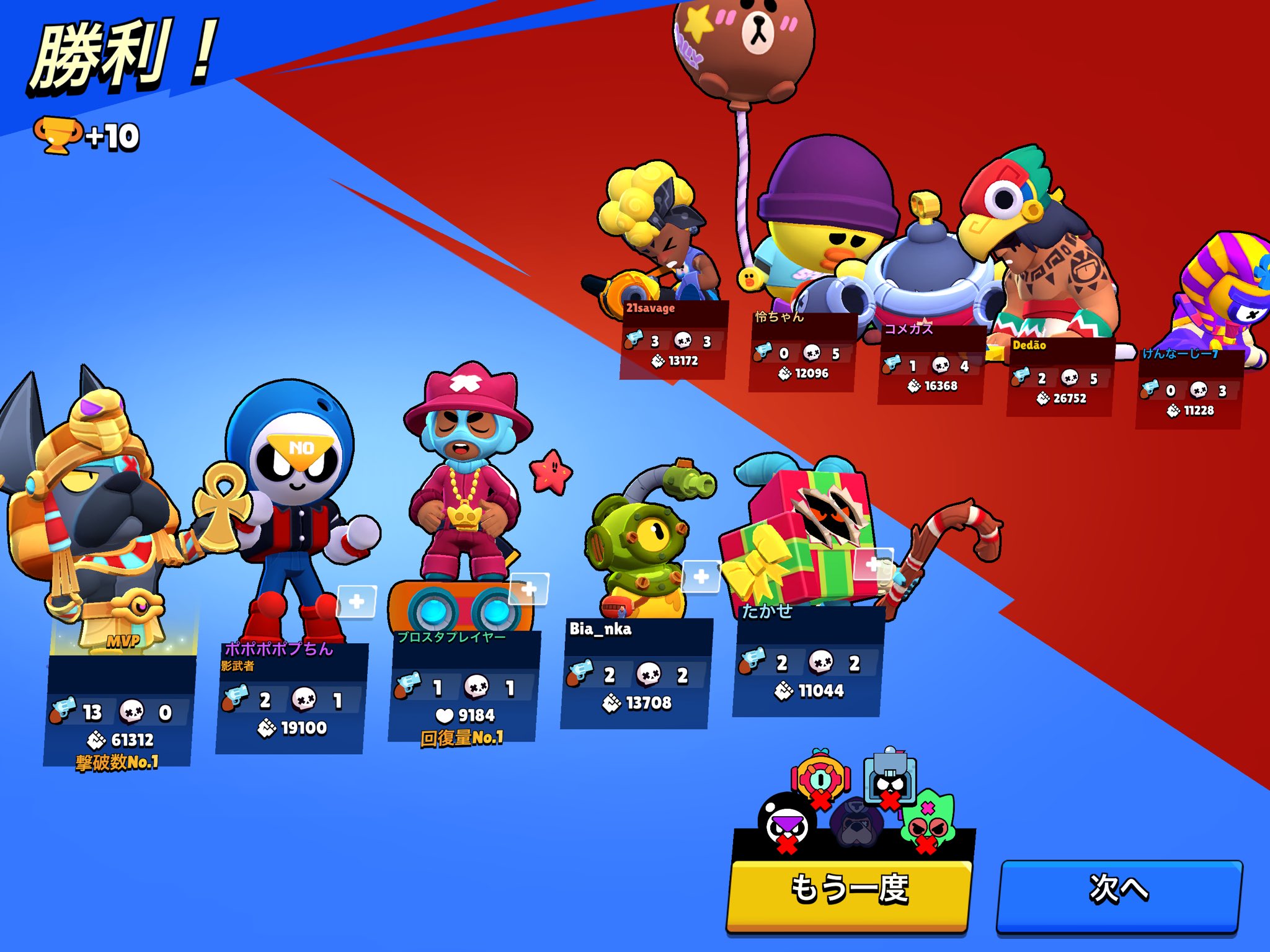Screen dimensions: 1270x952
Task: Send friend request to プロスタプレイヤー
Action: [528, 589]
